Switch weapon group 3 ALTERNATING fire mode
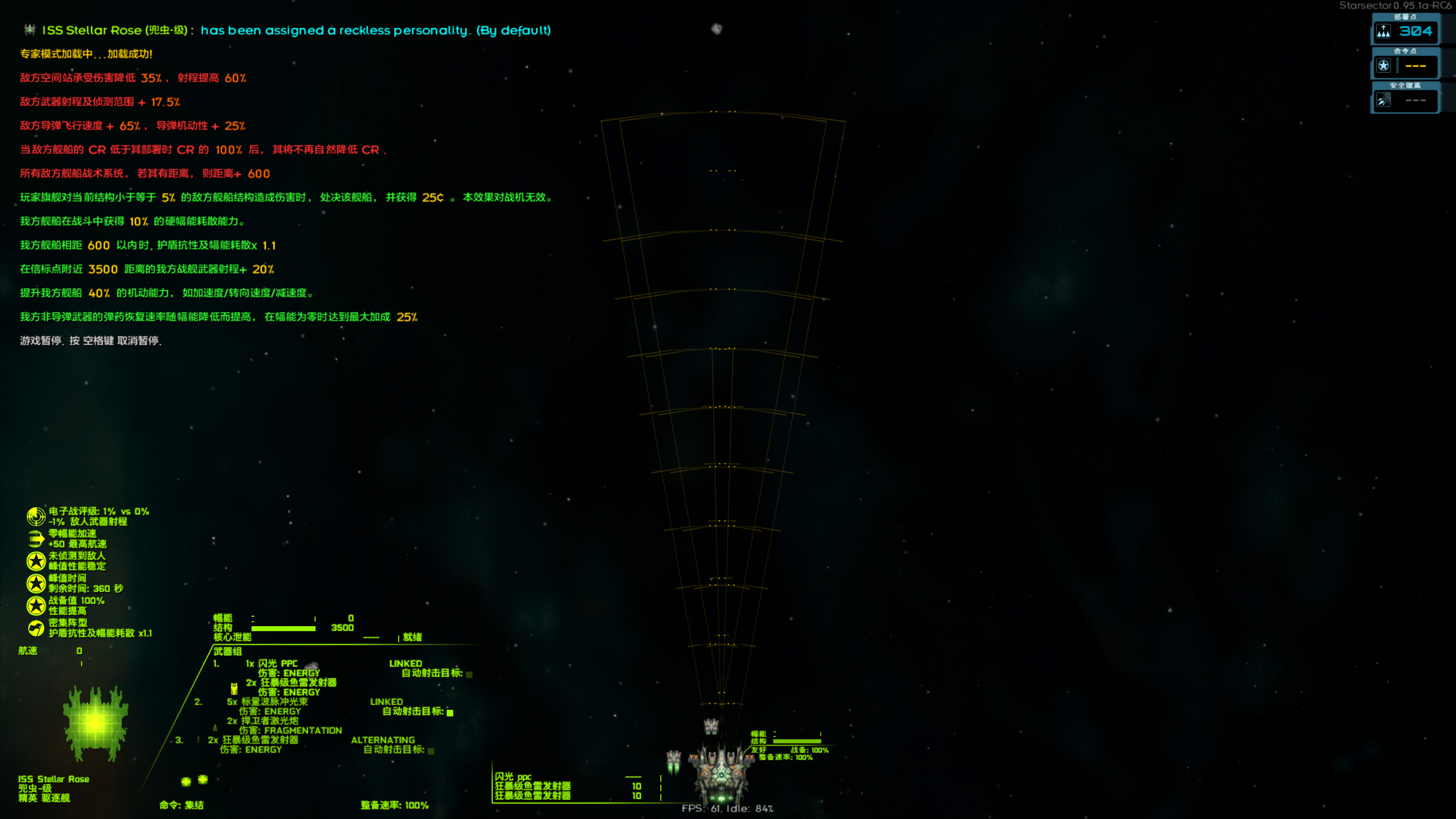 383,740
